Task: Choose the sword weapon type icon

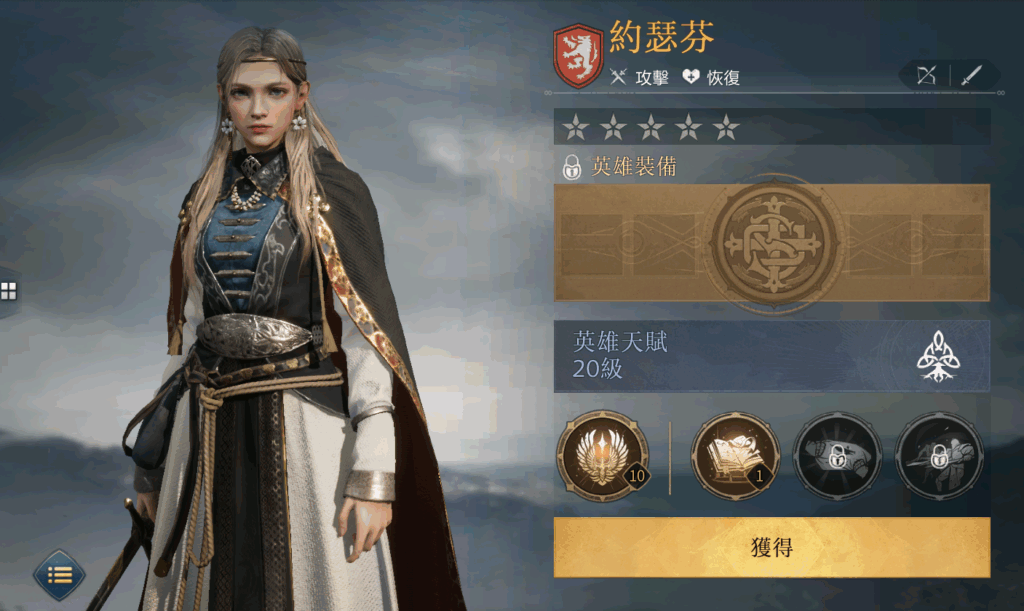Action: (x=972, y=75)
